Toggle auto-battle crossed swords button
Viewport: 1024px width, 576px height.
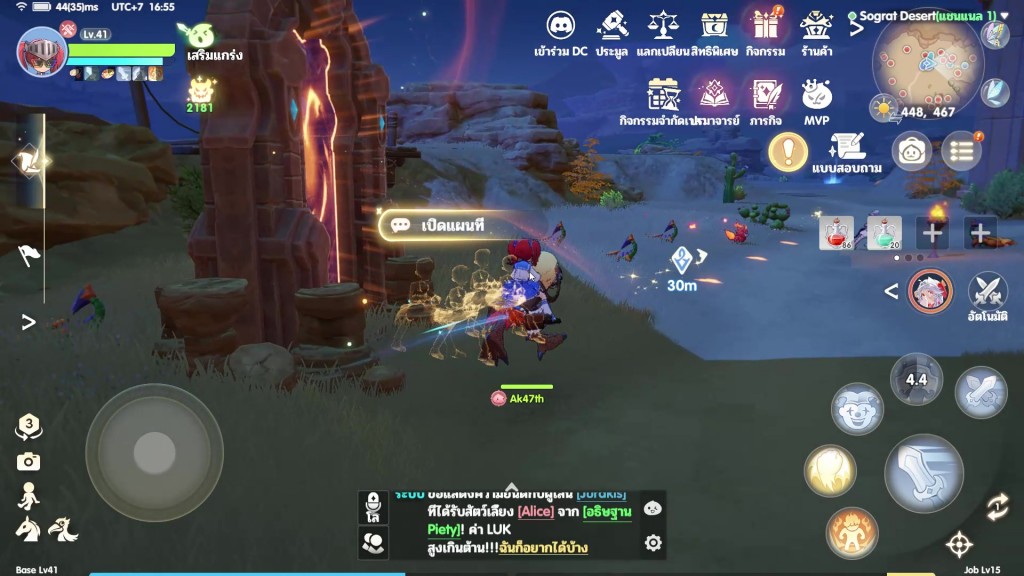988,292
